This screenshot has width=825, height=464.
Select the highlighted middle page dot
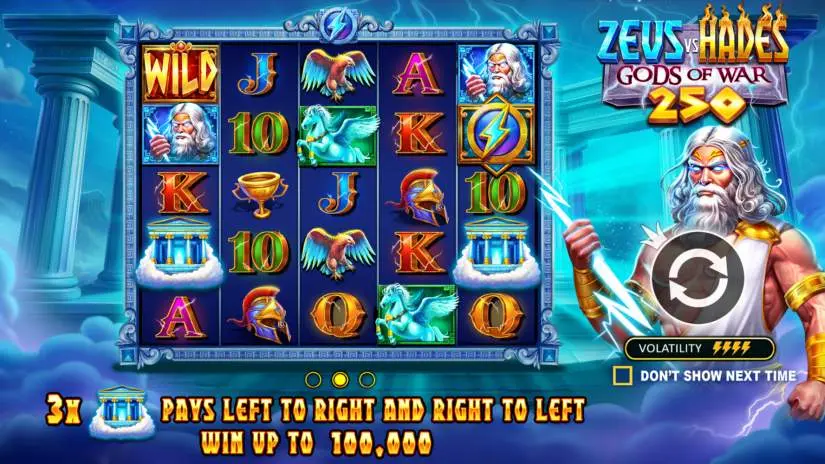[x=340, y=379]
